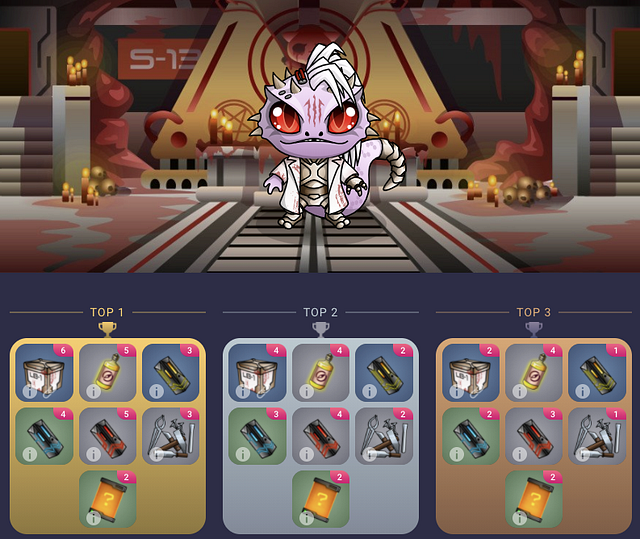
Task: Inspect the orange mystery canister in TOP 2
Action: (x=321, y=498)
